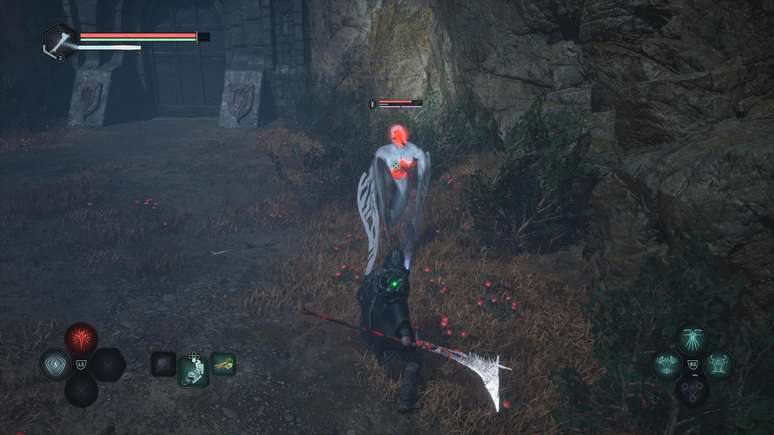Image resolution: width=774 pixels, height=435 pixels.
Task: Cast the teal horned figure spell
Action: coord(716,364)
